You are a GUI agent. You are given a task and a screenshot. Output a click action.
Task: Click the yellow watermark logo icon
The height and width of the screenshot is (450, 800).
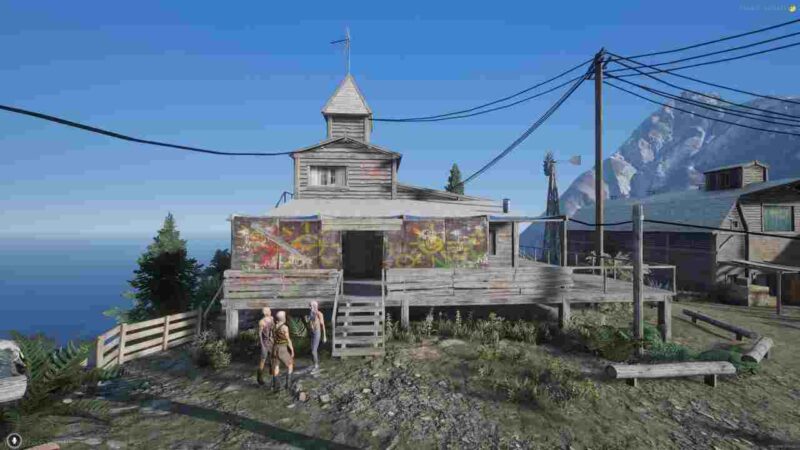click(x=792, y=8)
